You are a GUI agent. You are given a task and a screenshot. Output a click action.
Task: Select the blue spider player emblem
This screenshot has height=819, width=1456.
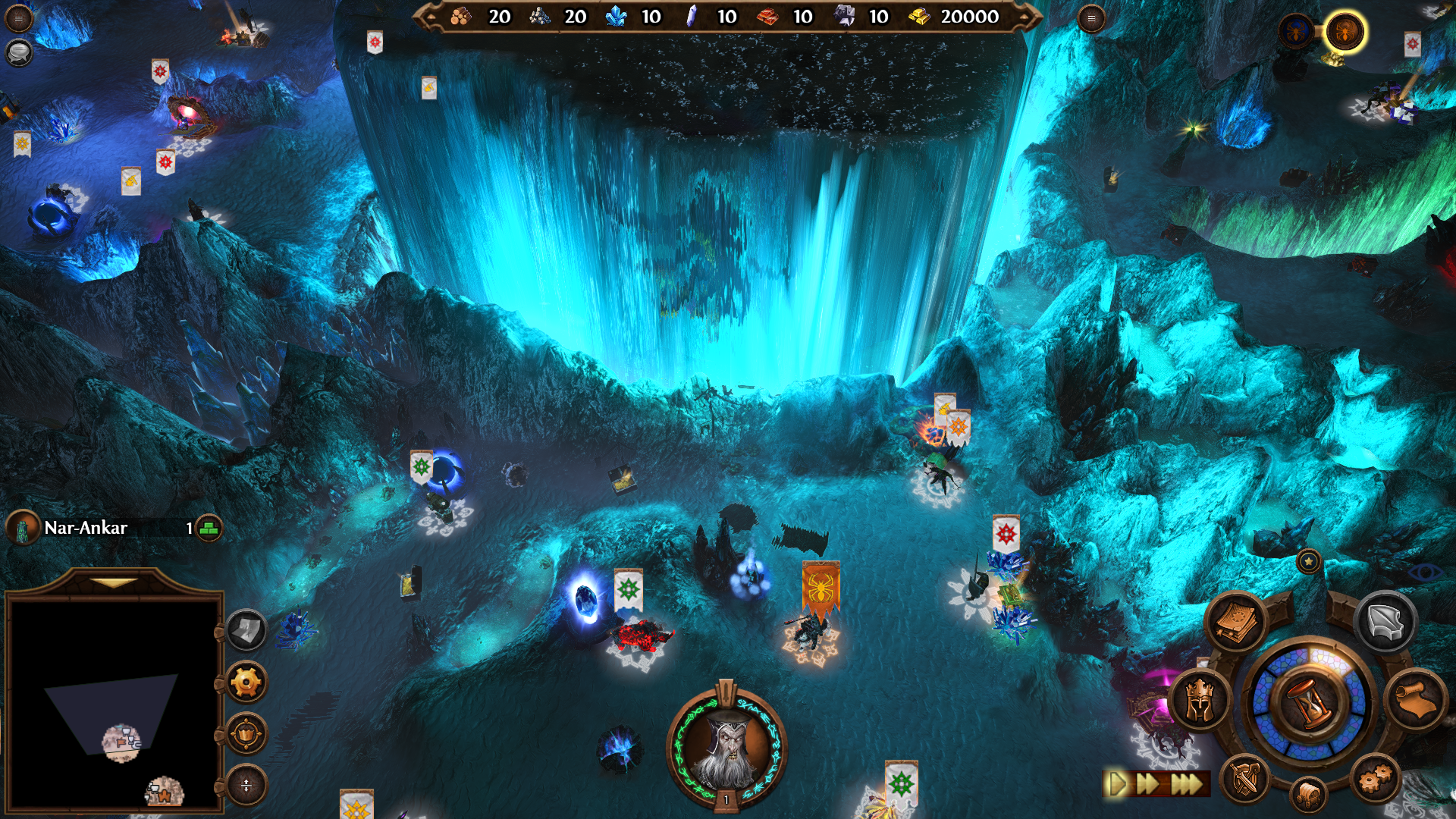pos(1296,32)
